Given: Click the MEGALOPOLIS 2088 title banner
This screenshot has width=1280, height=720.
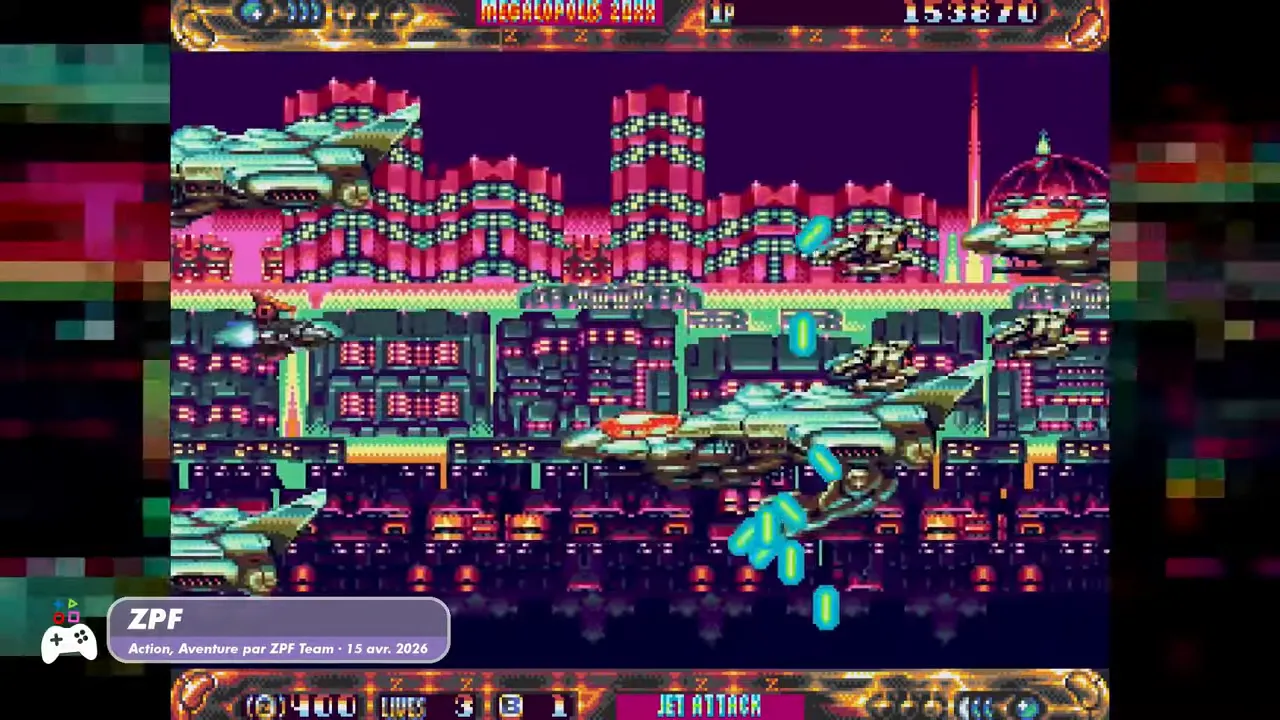Looking at the screenshot, I should pyautogui.click(x=568, y=12).
